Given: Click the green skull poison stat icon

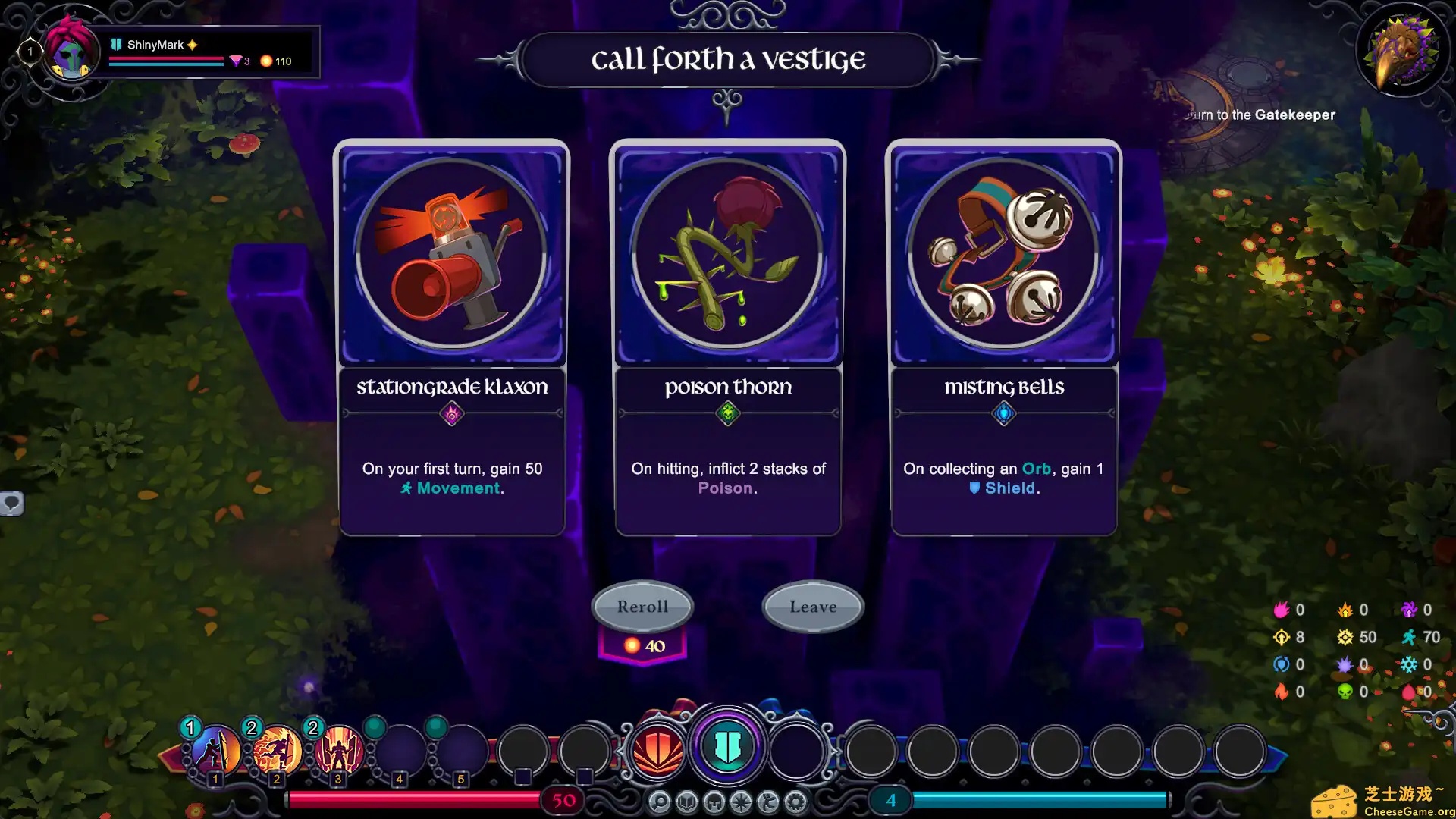Looking at the screenshot, I should point(1345,692).
